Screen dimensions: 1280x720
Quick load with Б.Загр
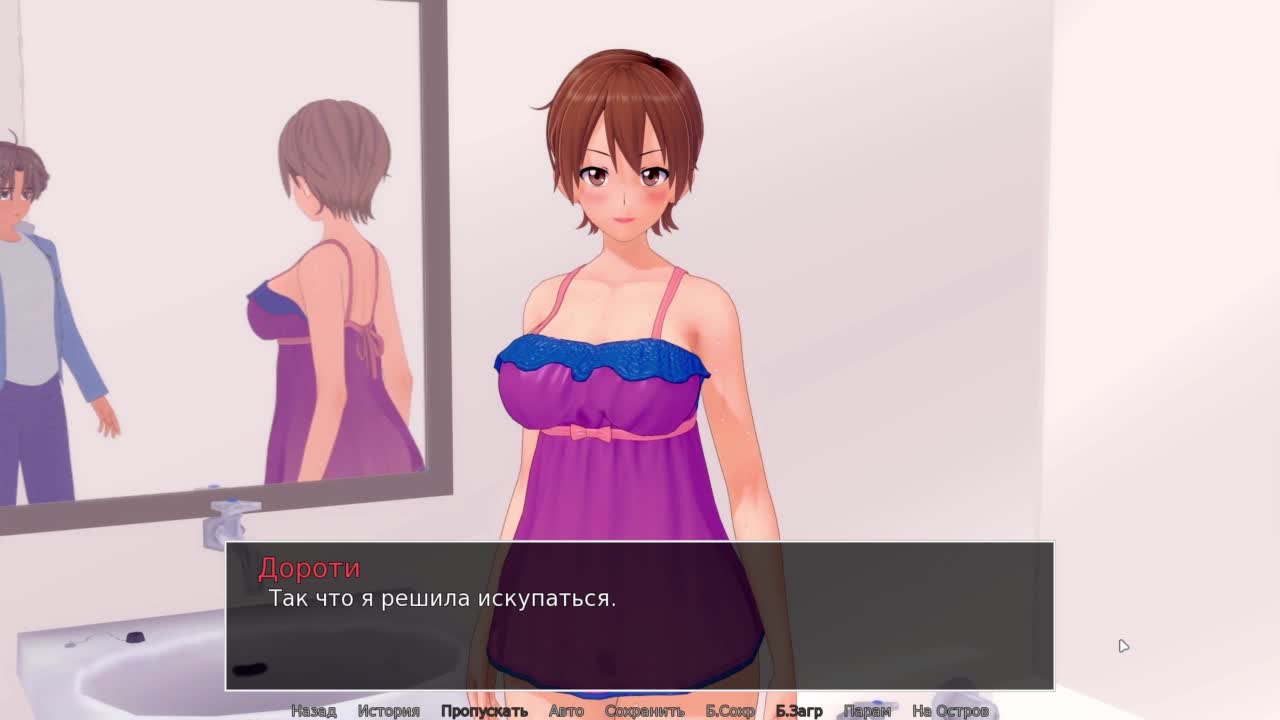(x=799, y=711)
